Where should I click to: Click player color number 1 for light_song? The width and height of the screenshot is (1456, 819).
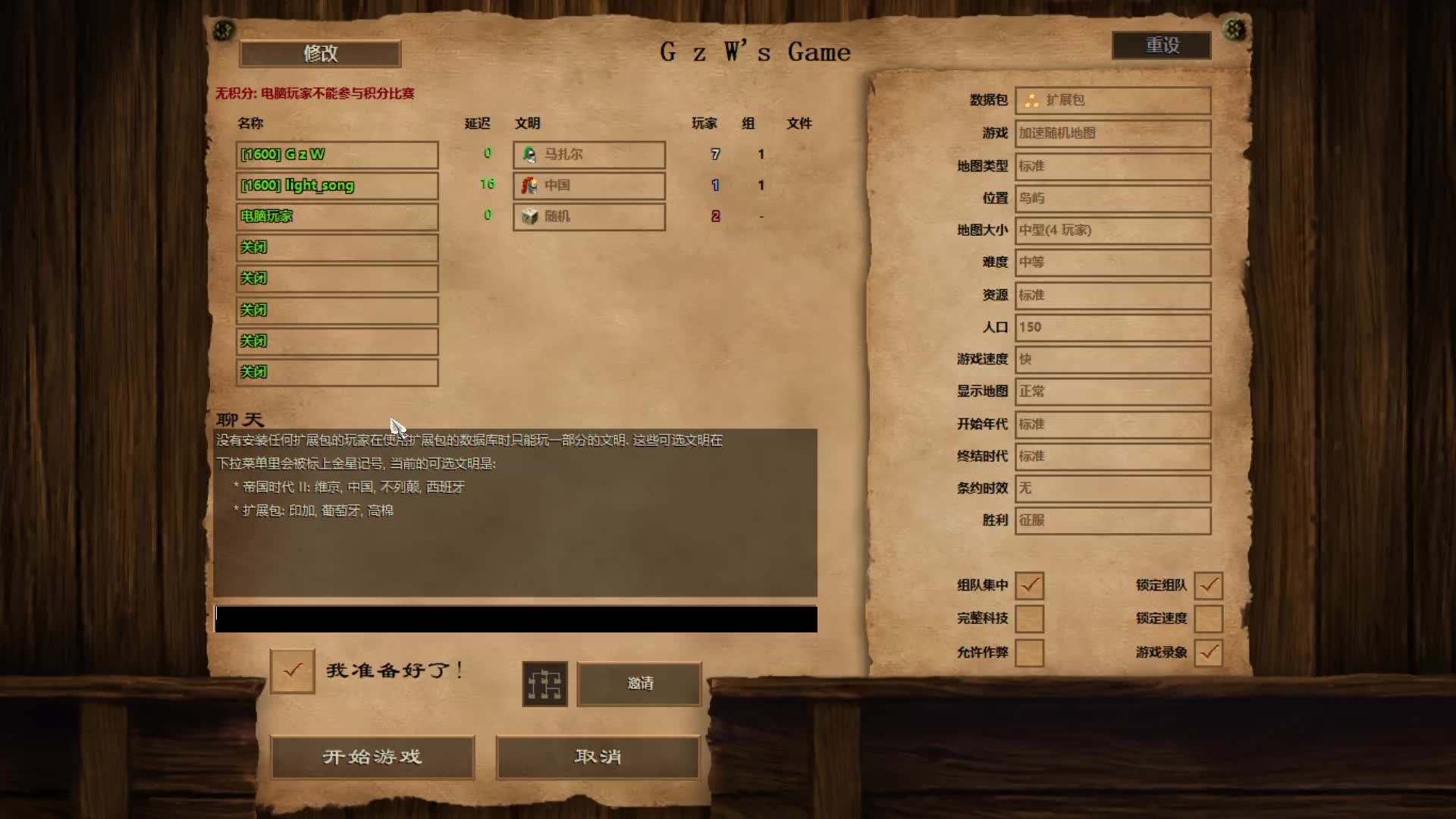click(715, 185)
